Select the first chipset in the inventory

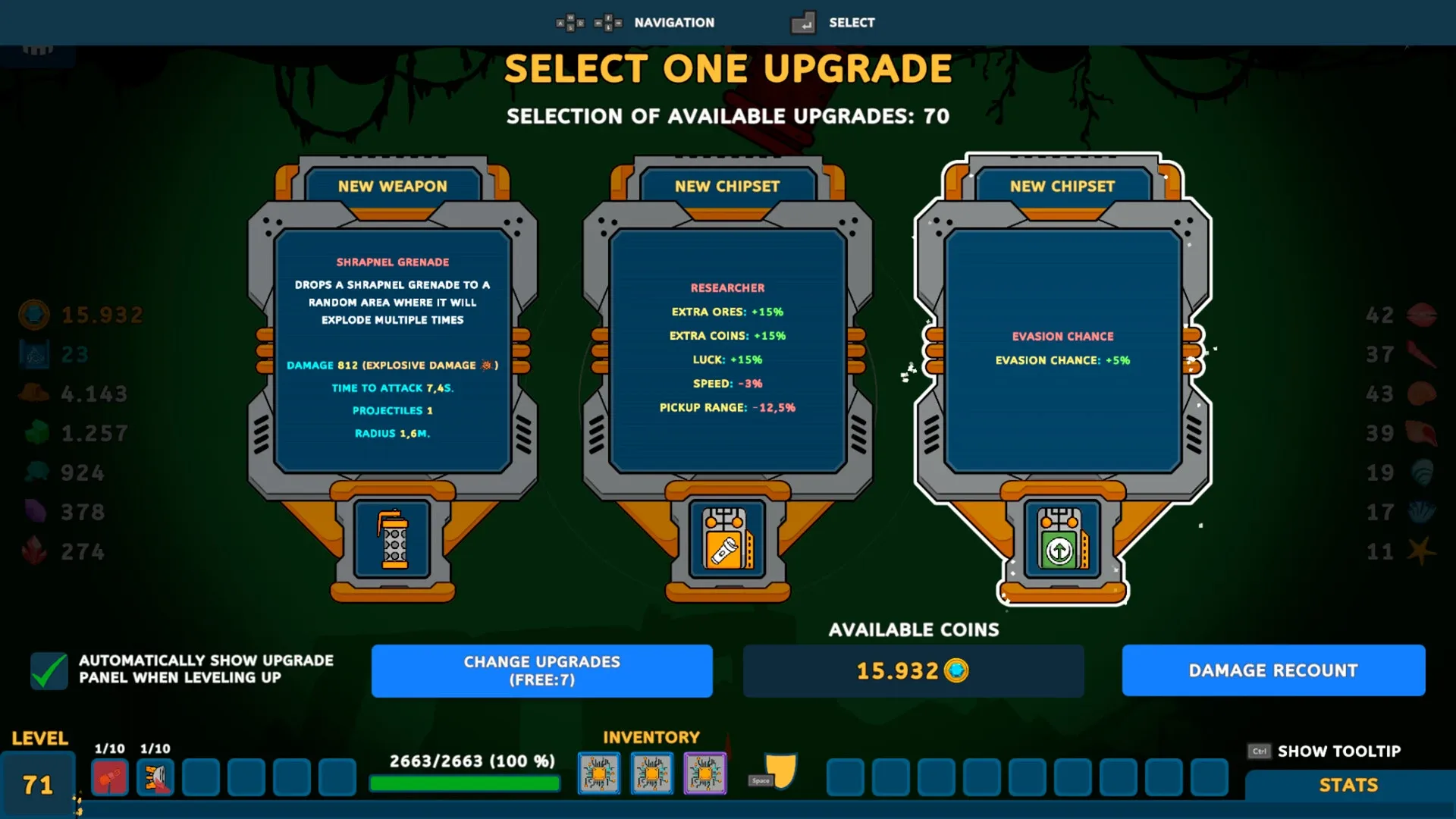coord(599,773)
